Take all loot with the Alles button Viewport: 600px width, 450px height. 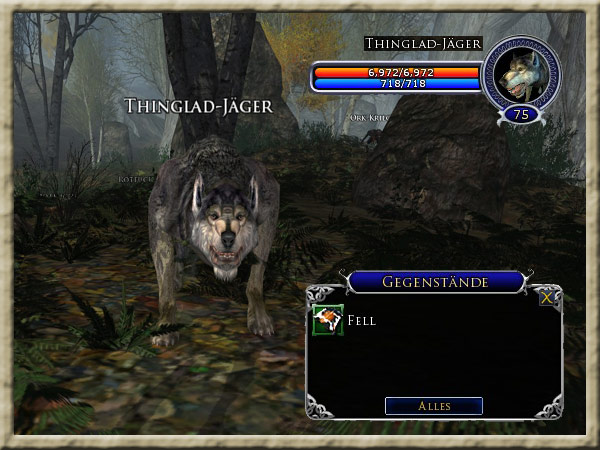434,406
